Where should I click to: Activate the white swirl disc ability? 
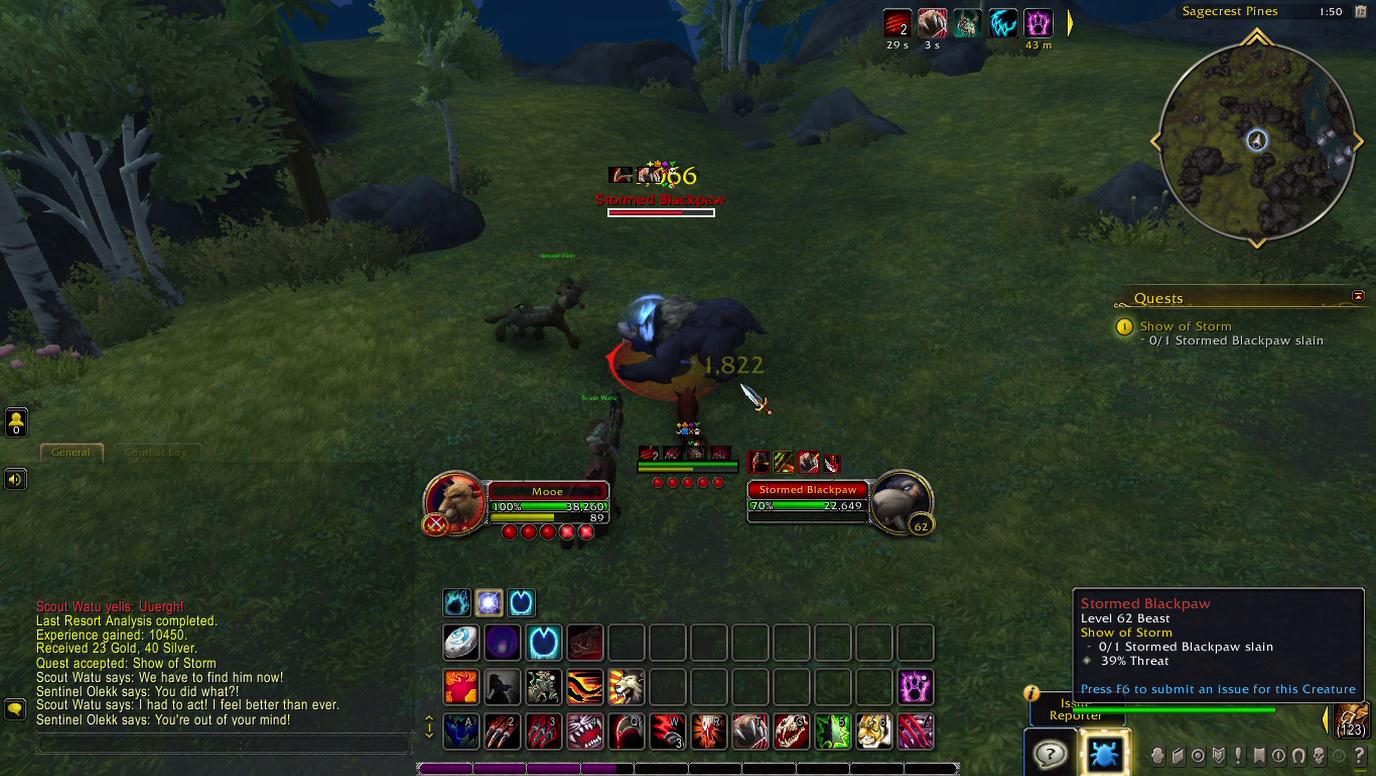(461, 642)
